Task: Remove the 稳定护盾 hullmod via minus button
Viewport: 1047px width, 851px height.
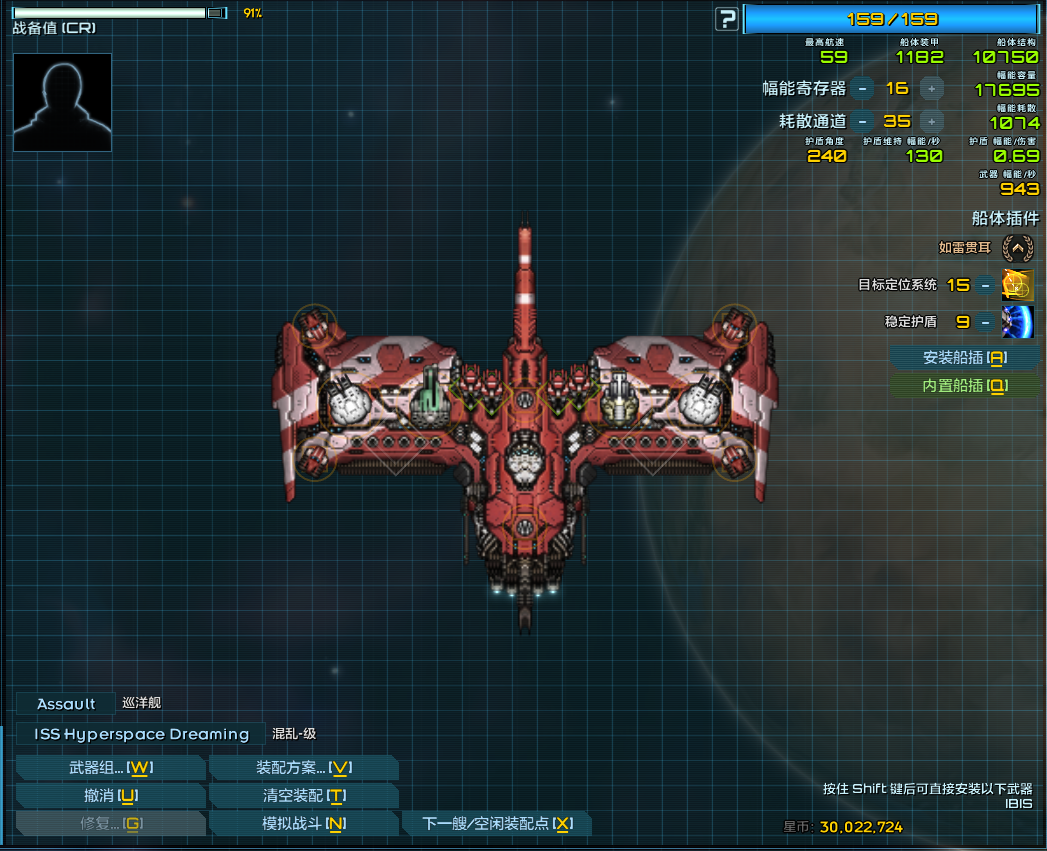Action: click(x=986, y=322)
